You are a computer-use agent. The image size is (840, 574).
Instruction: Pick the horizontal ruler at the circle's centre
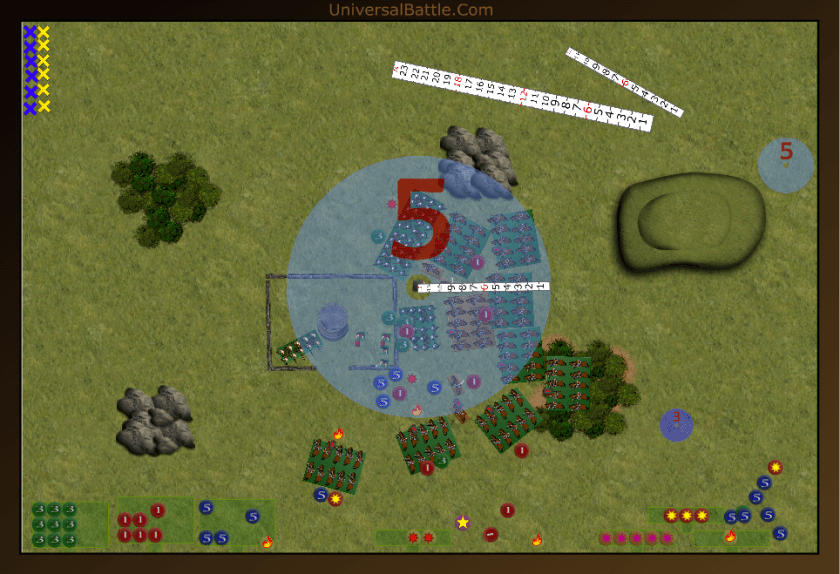tap(484, 287)
